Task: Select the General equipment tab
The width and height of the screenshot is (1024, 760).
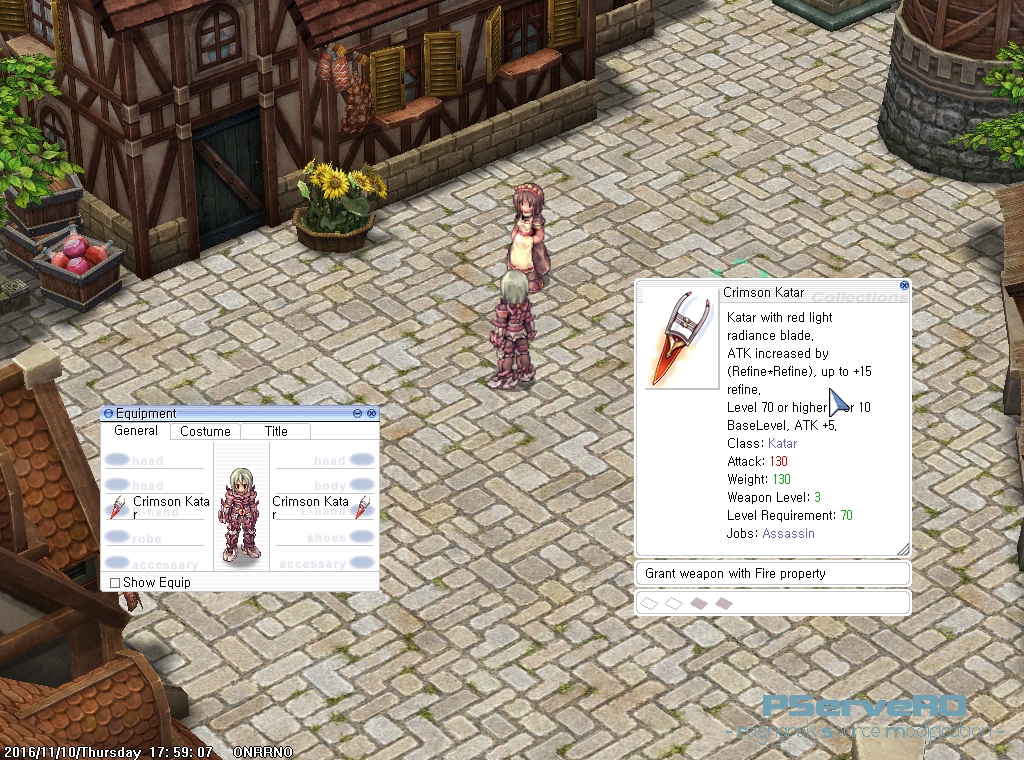Action: pos(136,431)
